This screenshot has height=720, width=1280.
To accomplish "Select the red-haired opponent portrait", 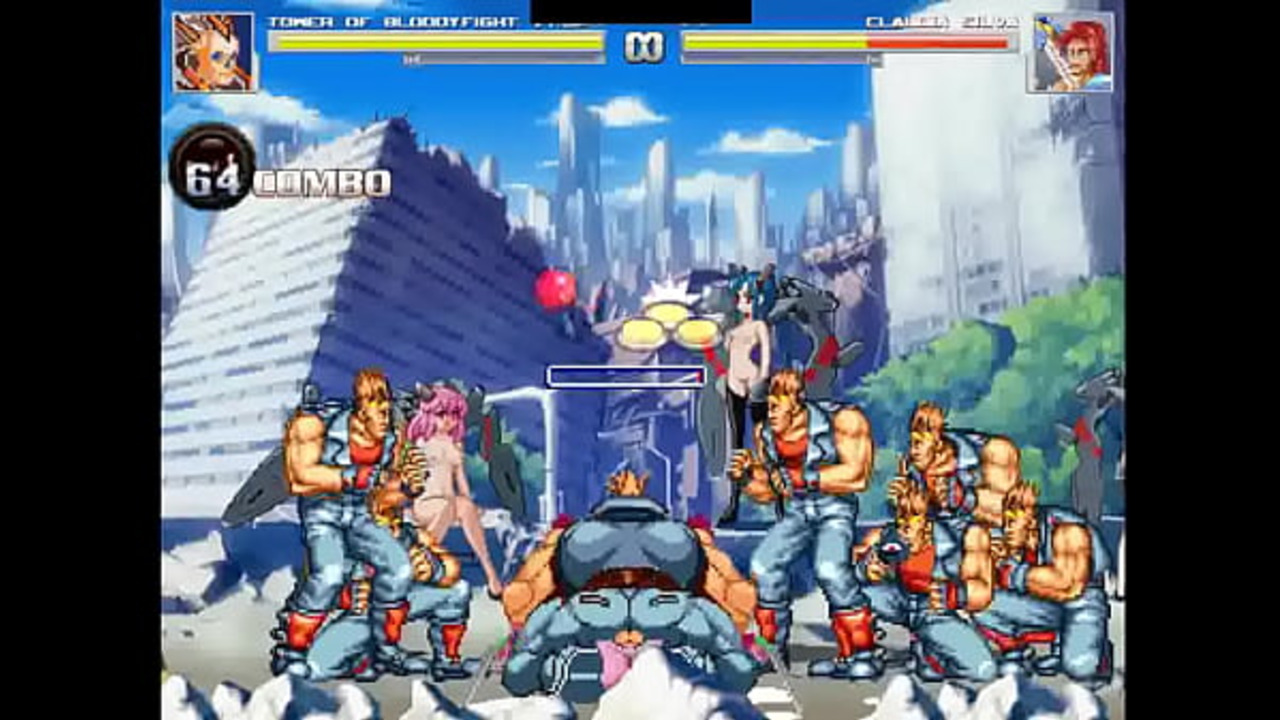I will point(1073,53).
